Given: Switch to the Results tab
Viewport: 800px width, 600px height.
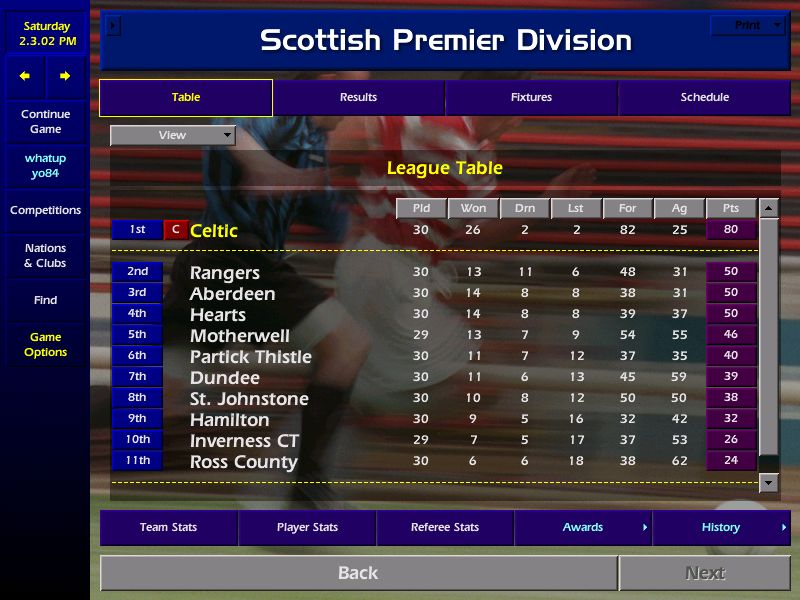Looking at the screenshot, I should pyautogui.click(x=358, y=98).
